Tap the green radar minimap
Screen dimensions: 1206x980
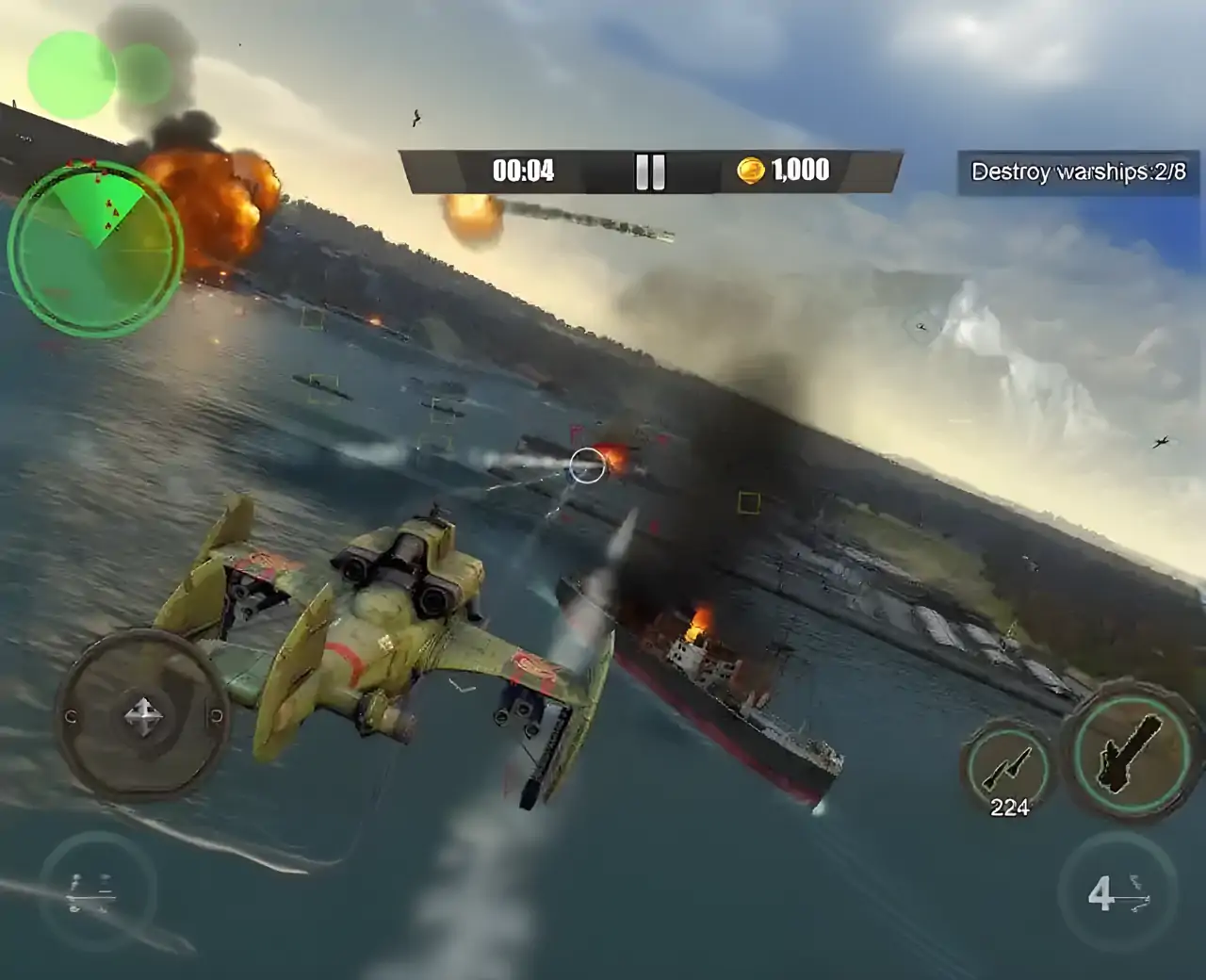click(x=95, y=245)
